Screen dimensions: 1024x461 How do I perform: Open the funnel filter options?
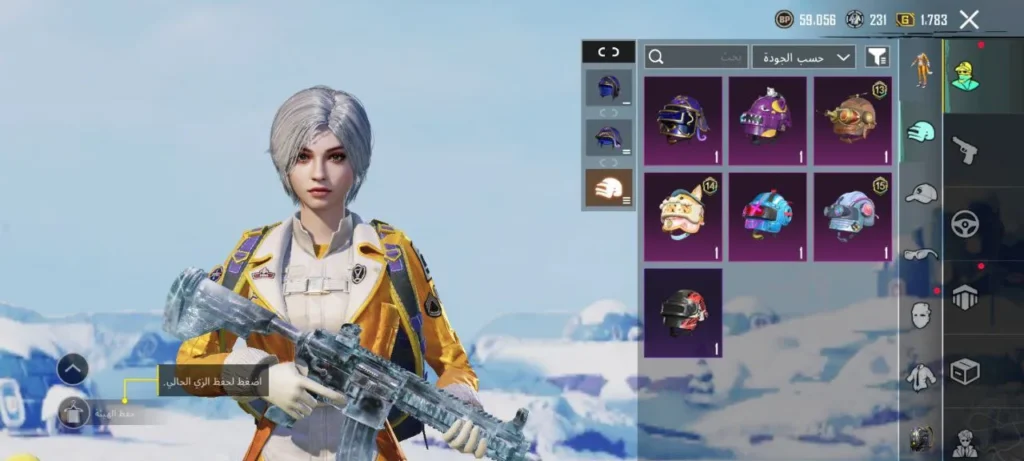(877, 57)
